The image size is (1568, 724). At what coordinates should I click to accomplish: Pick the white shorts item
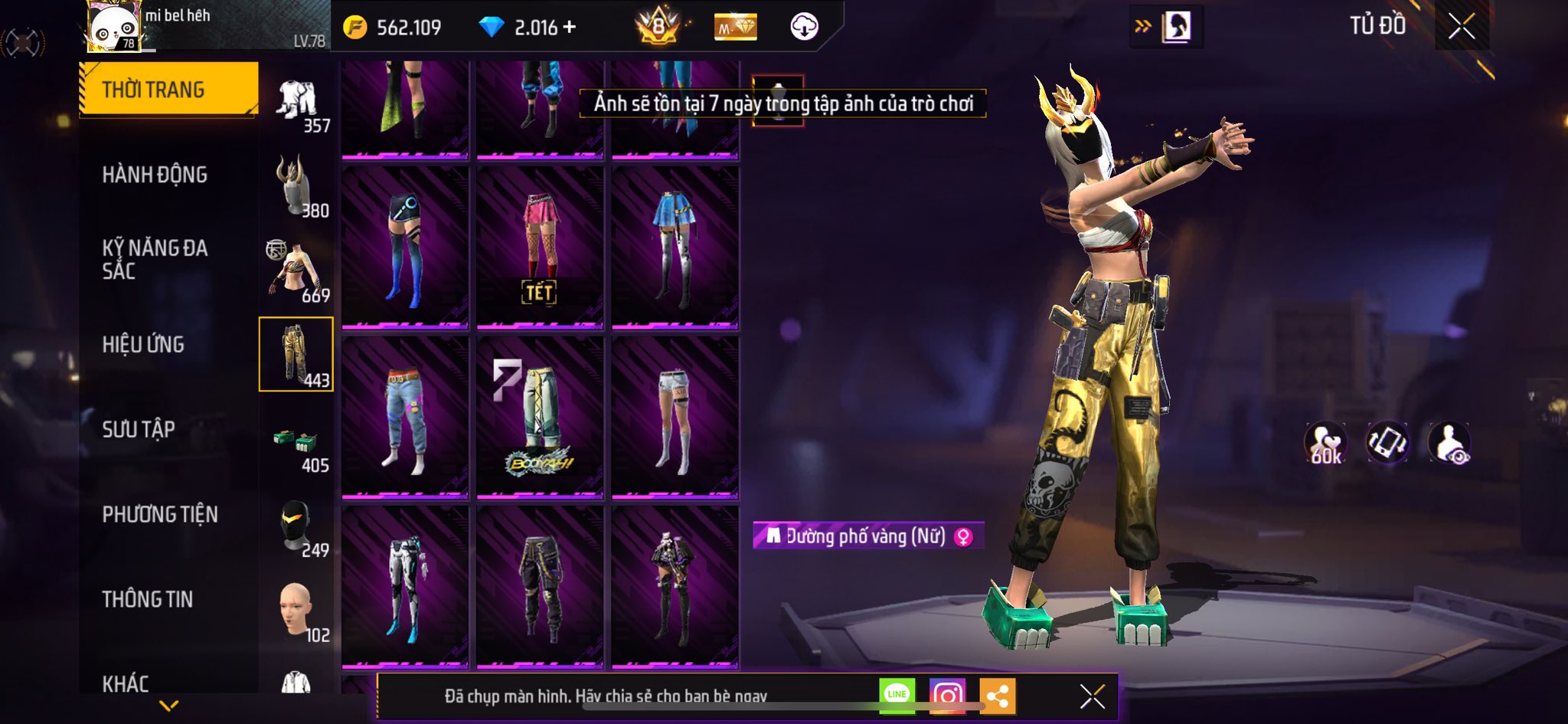(x=675, y=418)
